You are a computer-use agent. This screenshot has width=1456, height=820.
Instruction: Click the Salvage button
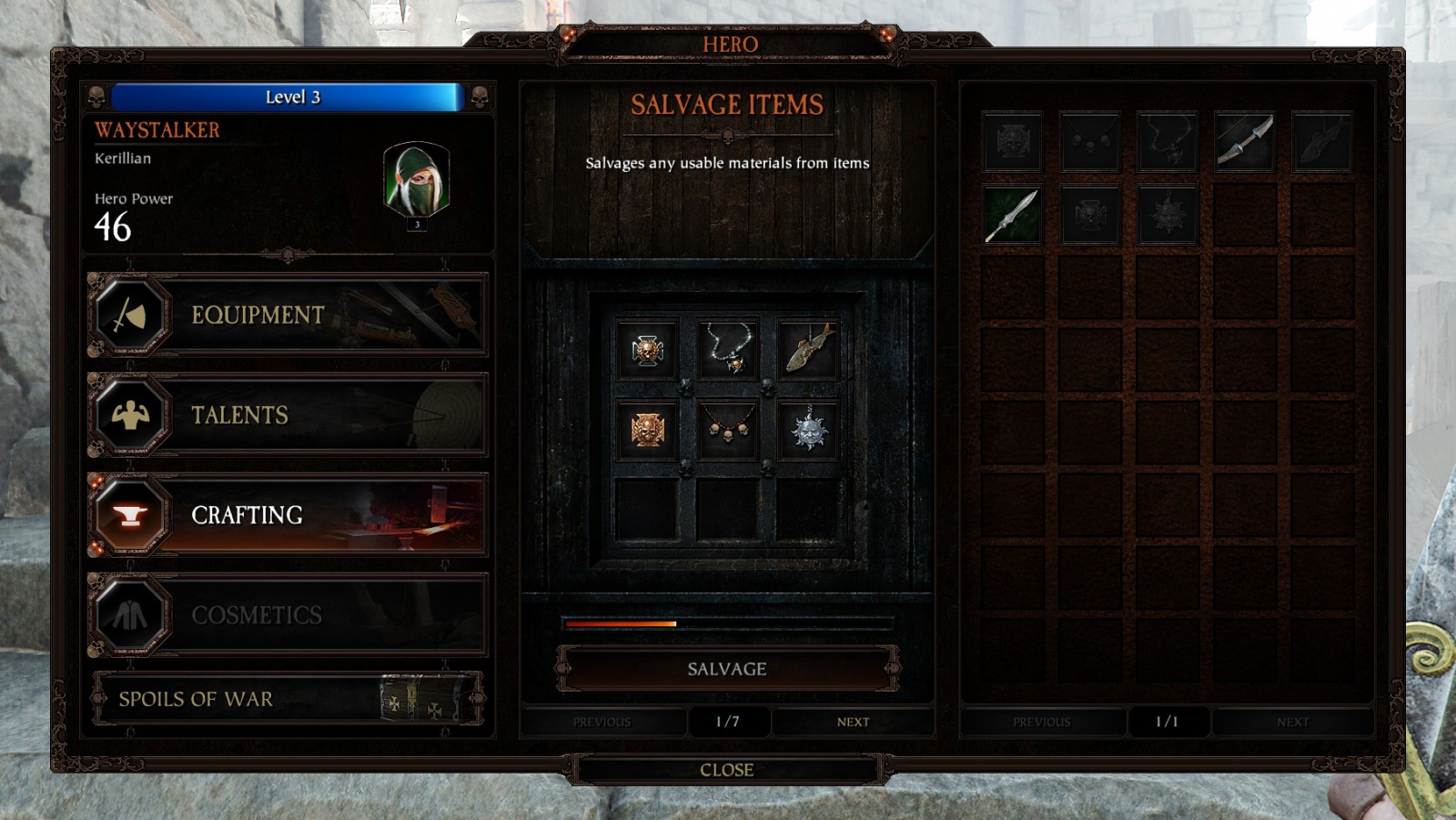727,669
